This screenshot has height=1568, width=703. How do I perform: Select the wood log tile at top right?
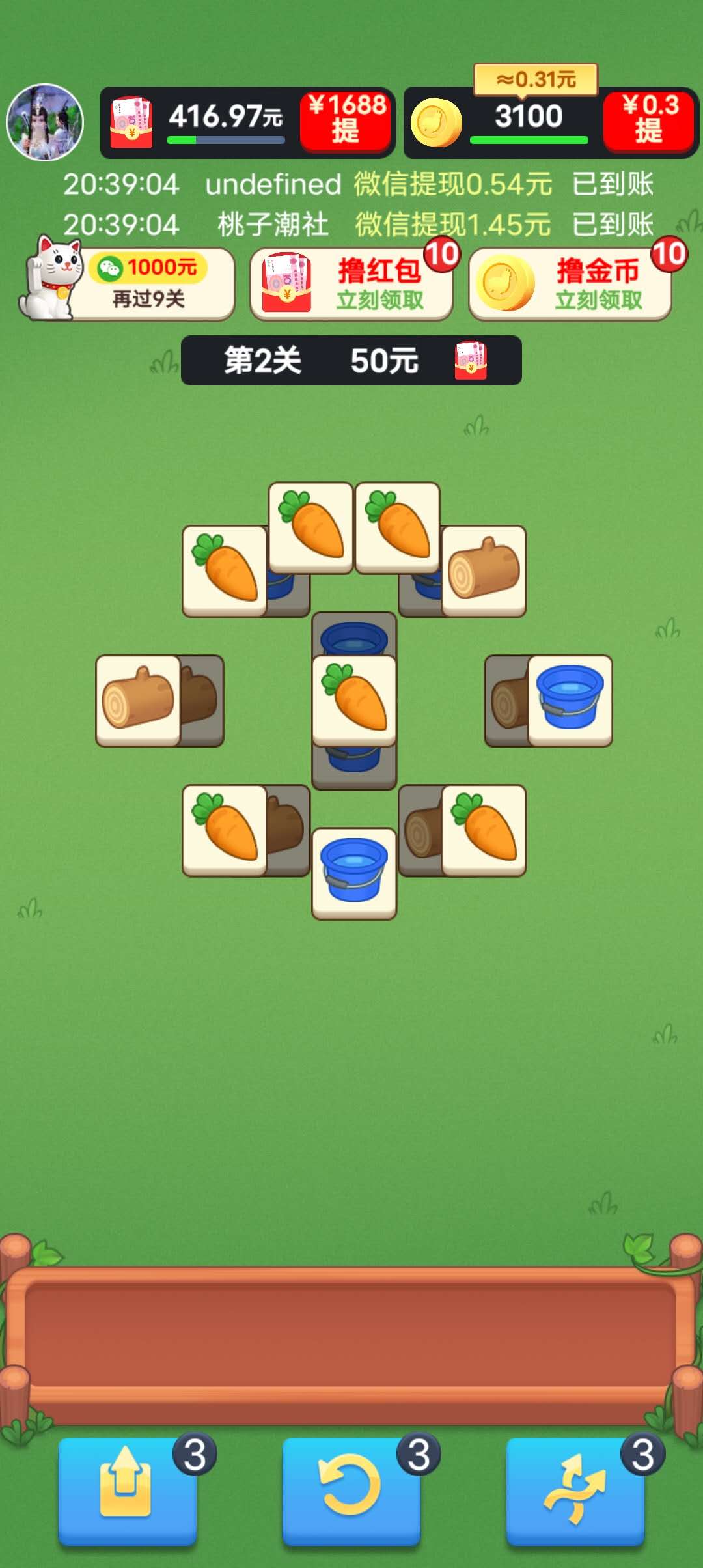click(484, 570)
